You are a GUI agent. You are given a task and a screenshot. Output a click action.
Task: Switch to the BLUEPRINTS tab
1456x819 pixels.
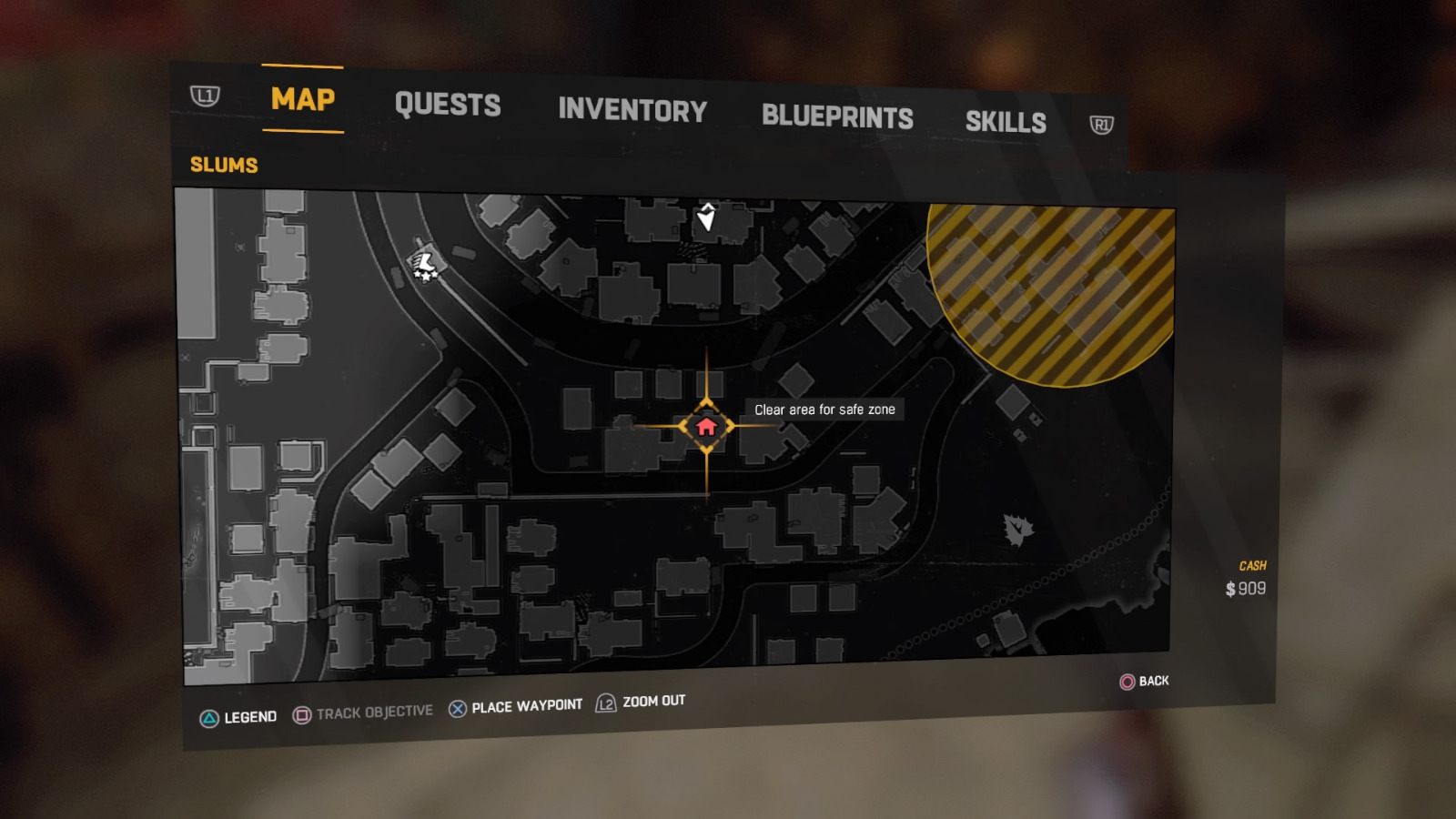[838, 116]
